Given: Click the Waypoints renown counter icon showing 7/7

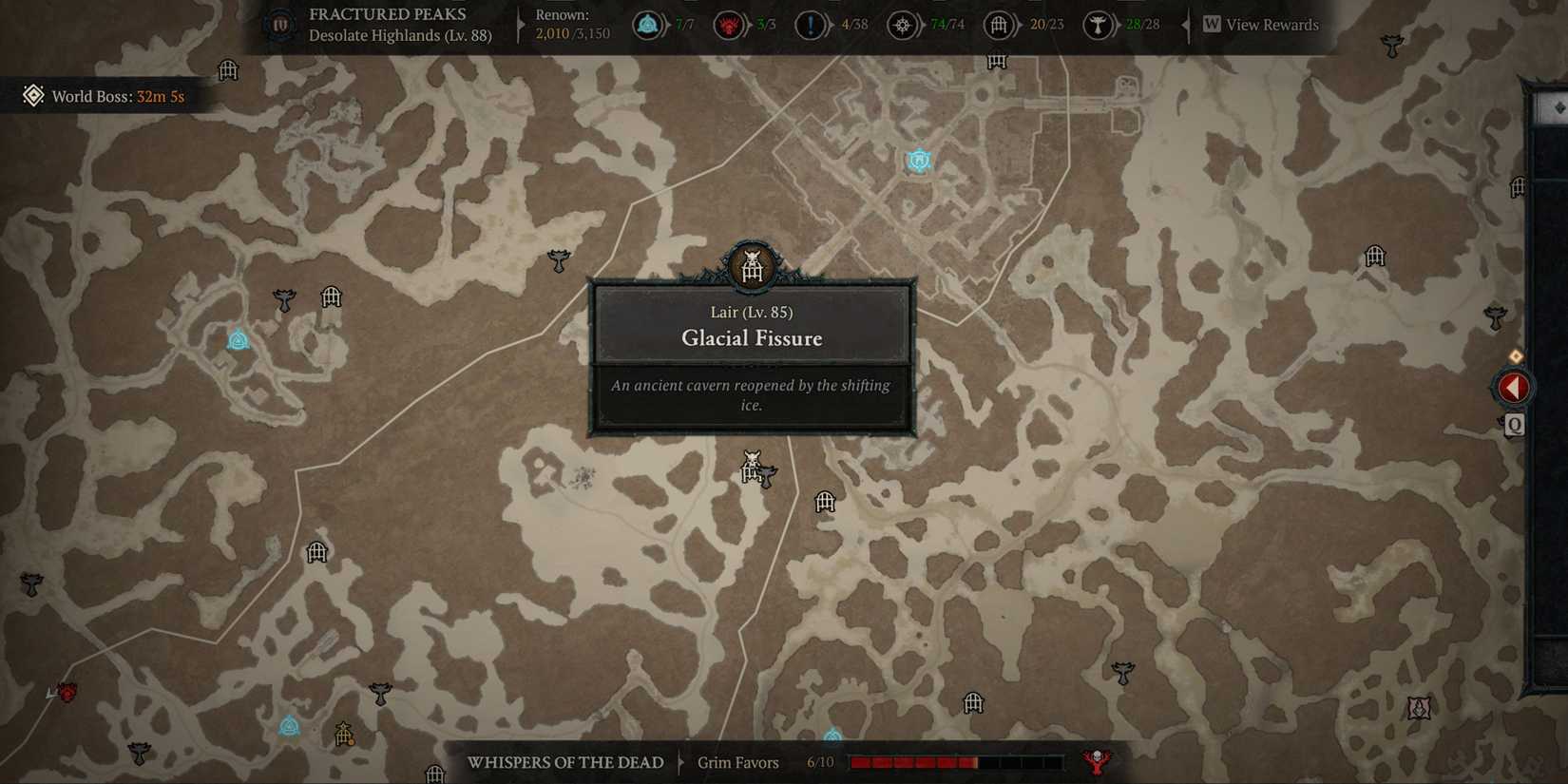Looking at the screenshot, I should pos(647,26).
